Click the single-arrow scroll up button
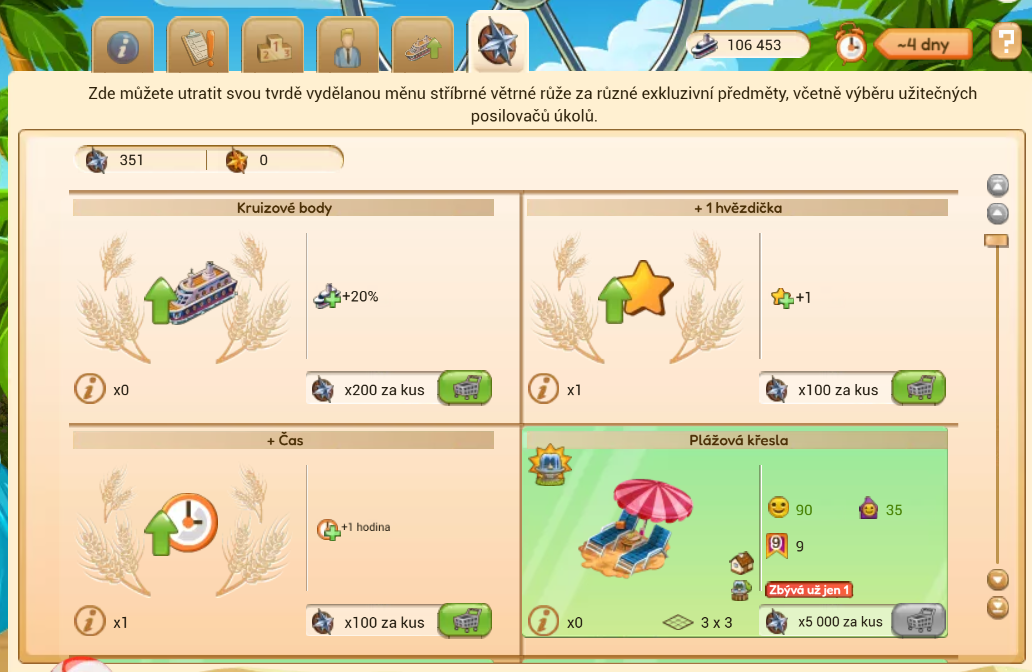Viewport: 1032px width, 672px height. click(x=998, y=213)
